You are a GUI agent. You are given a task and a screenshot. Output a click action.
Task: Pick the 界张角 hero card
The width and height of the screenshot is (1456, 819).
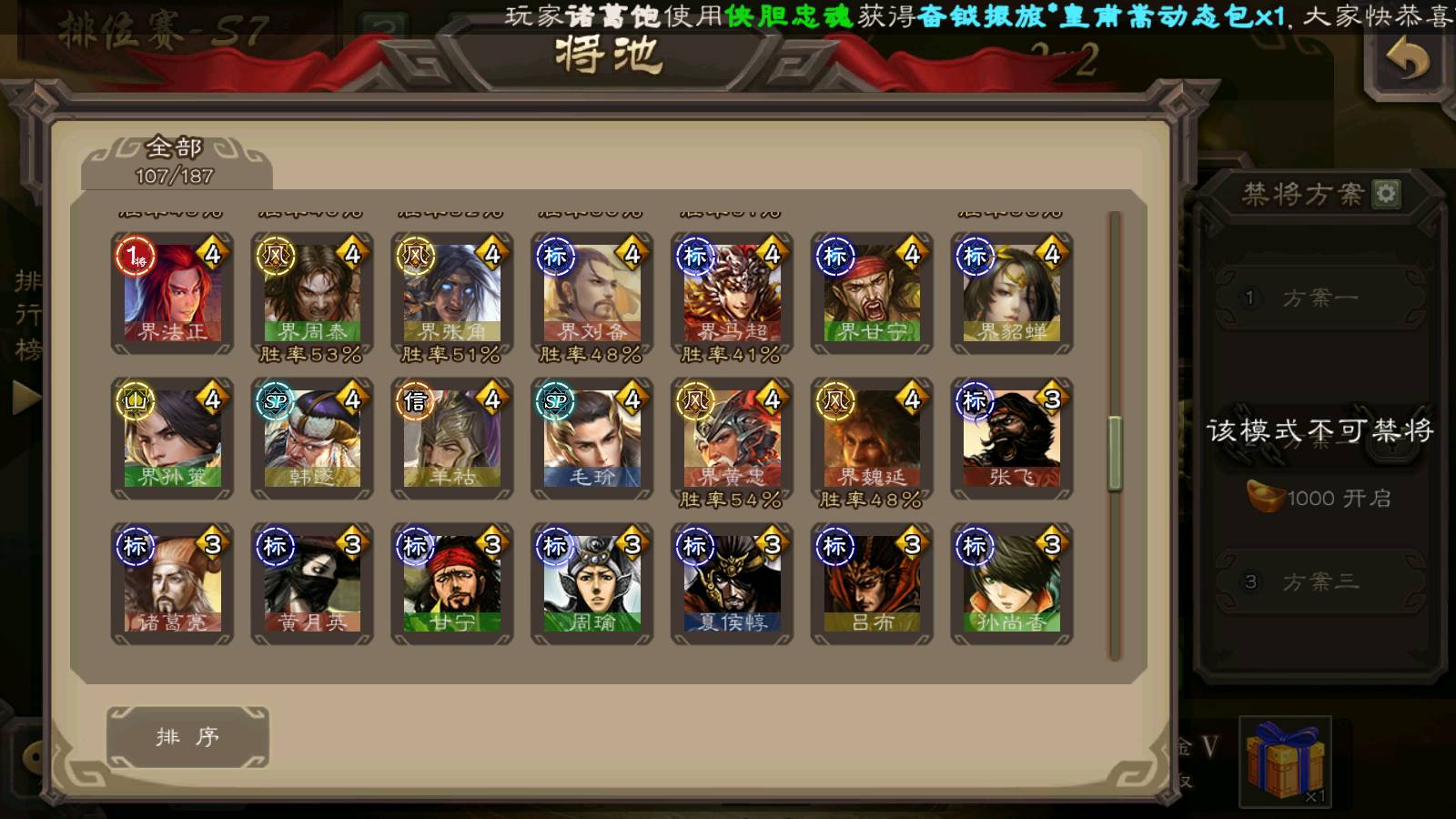click(452, 293)
